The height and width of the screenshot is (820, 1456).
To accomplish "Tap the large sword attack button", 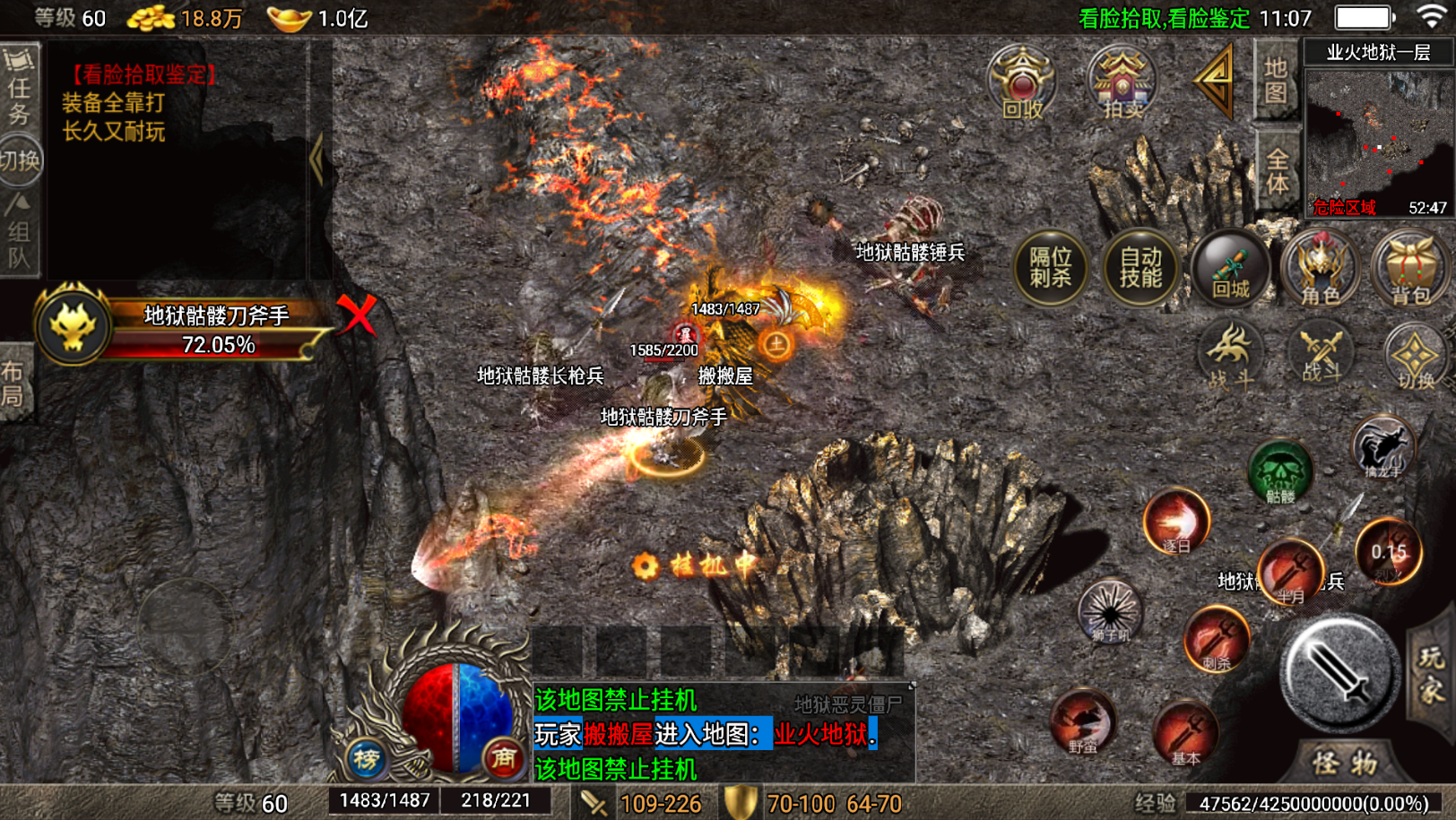I will 1339,672.
